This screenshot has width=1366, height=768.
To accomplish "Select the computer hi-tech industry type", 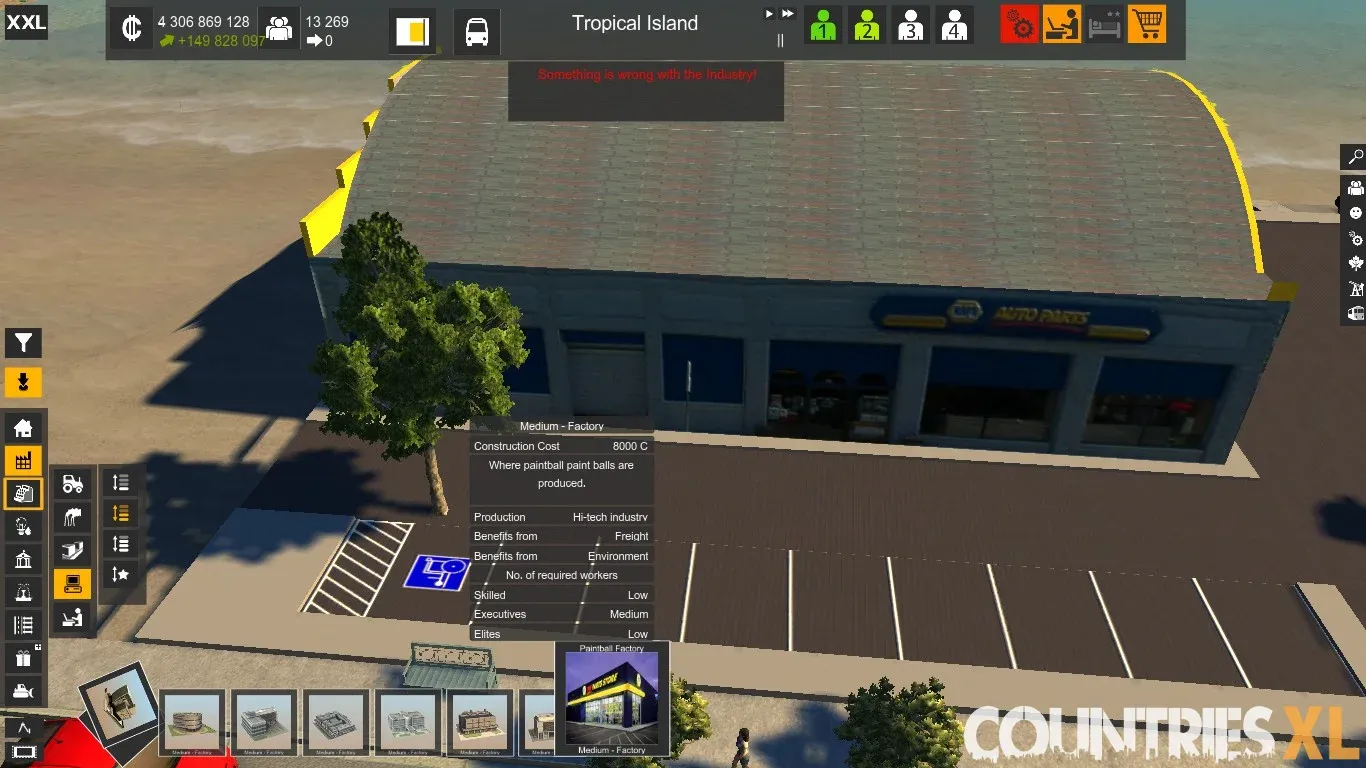I will (72, 583).
